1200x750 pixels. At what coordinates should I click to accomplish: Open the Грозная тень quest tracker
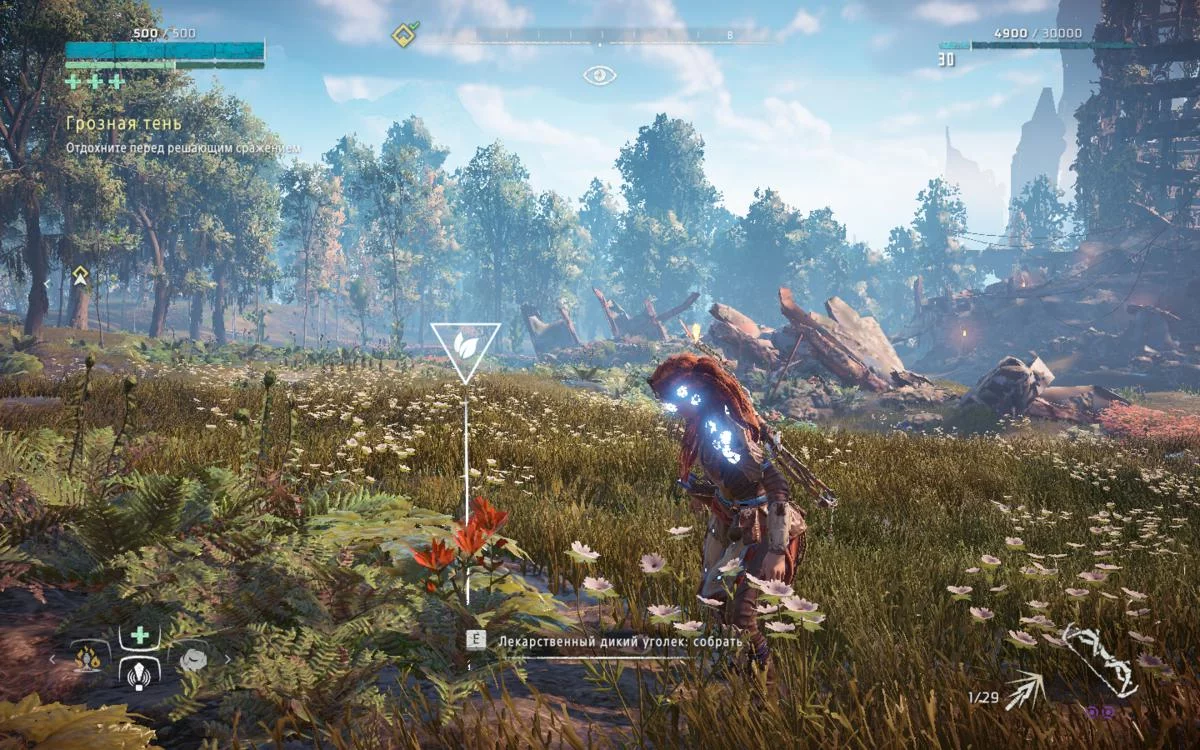click(x=124, y=123)
